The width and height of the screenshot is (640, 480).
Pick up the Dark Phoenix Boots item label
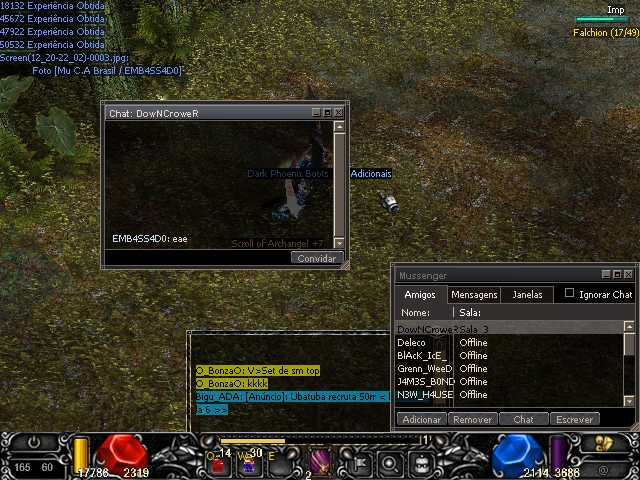click(288, 174)
